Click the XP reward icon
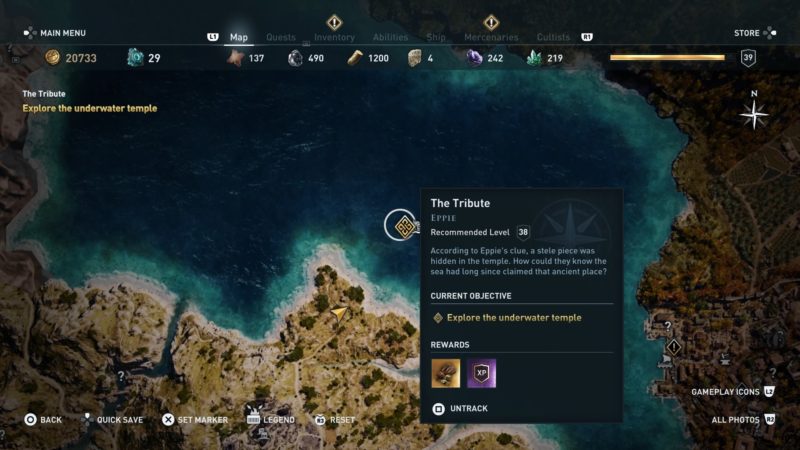This screenshot has width=800, height=450. 481,373
